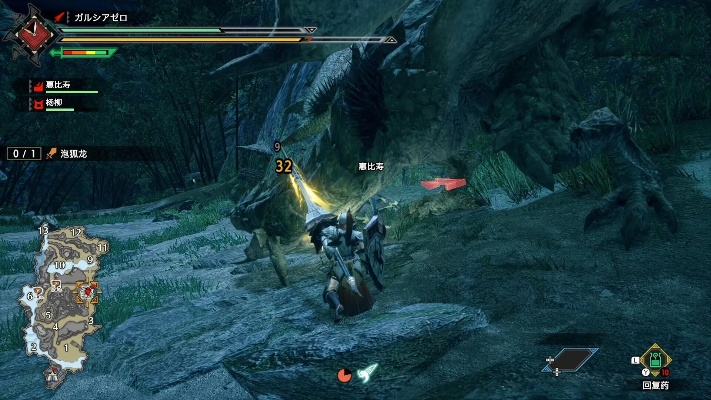Select the 回复药 potion item slot
Screen dimensions: 711x400
pyautogui.click(x=655, y=361)
